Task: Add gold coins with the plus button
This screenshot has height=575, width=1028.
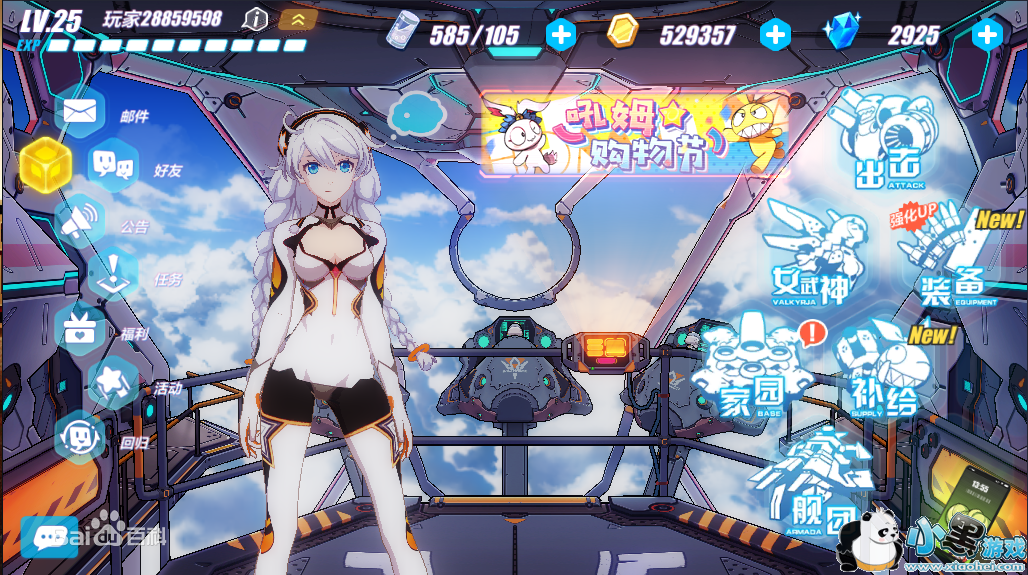Action: coord(775,35)
